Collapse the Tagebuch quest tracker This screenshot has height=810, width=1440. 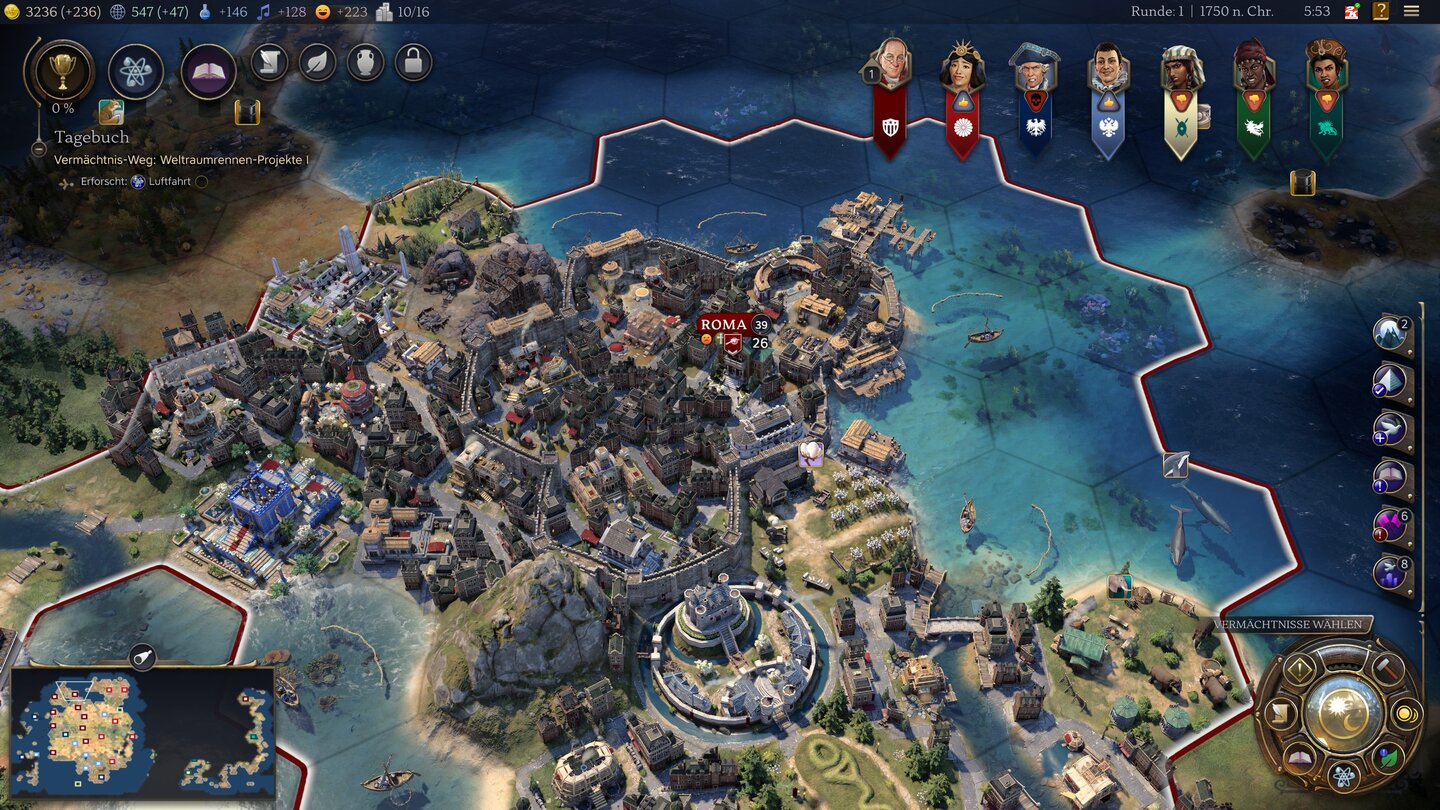(x=39, y=149)
